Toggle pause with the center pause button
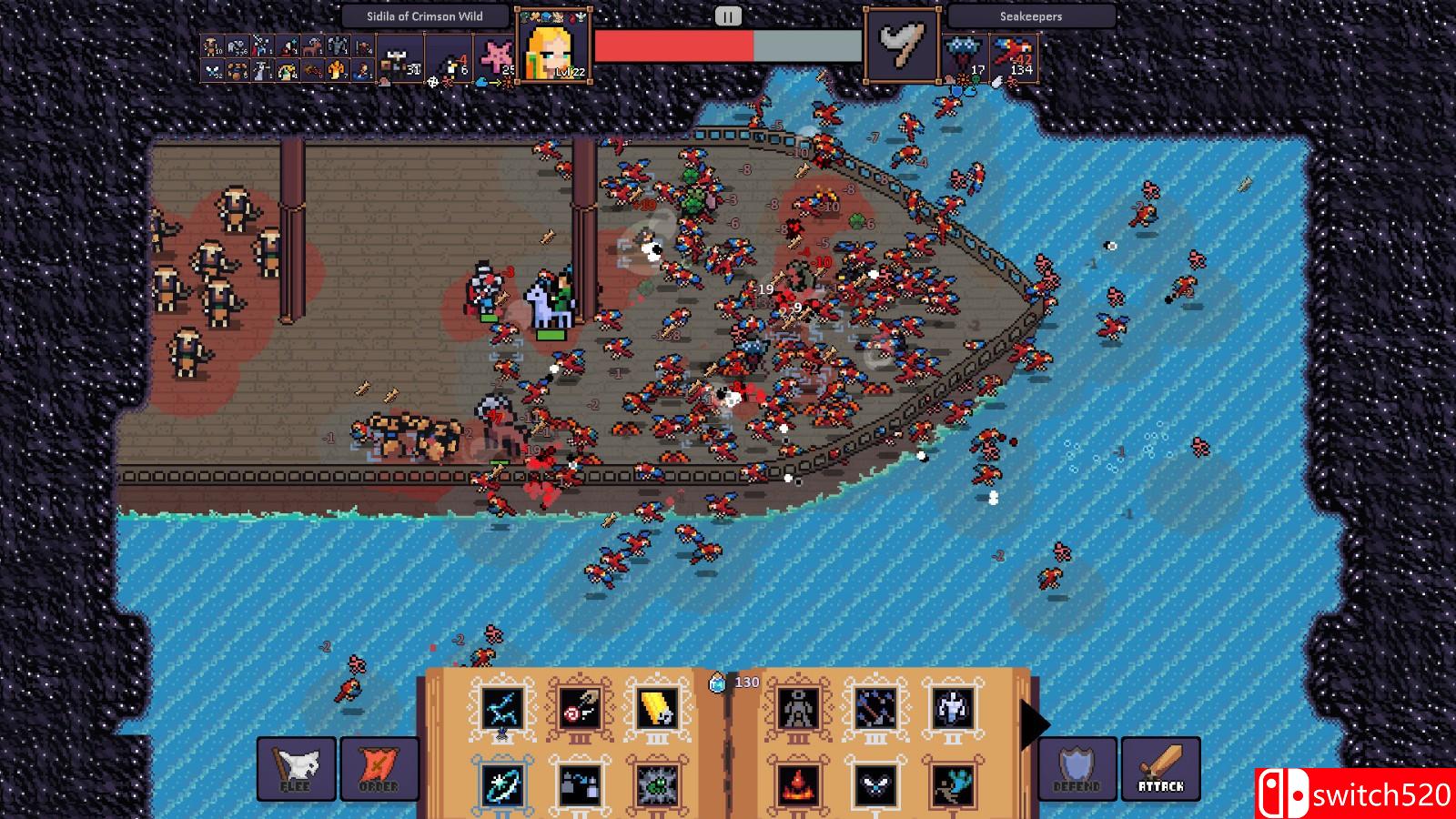 (x=726, y=14)
